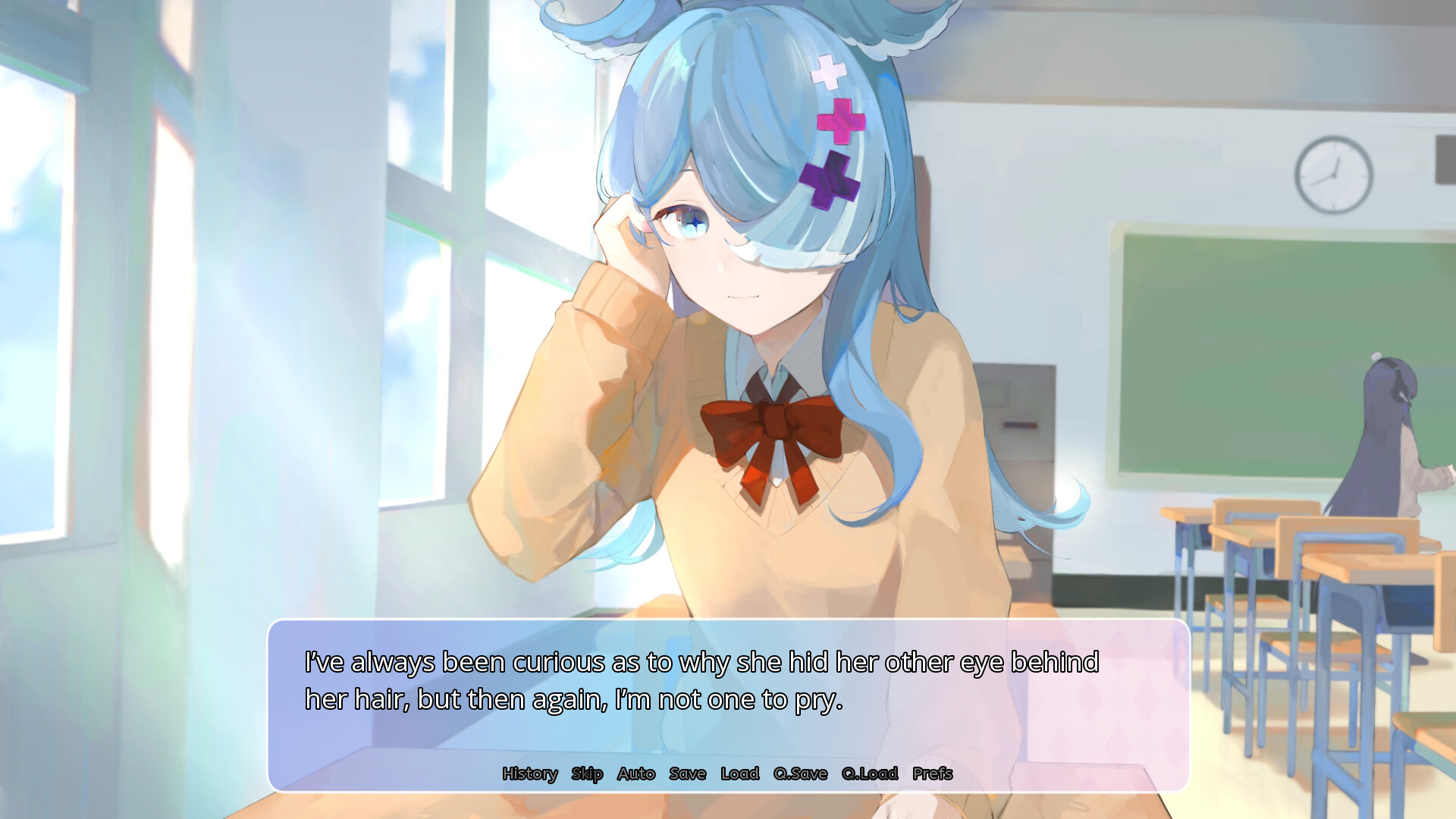Image resolution: width=1456 pixels, height=819 pixels.
Task: Enable Skip mode
Action: pos(586,774)
